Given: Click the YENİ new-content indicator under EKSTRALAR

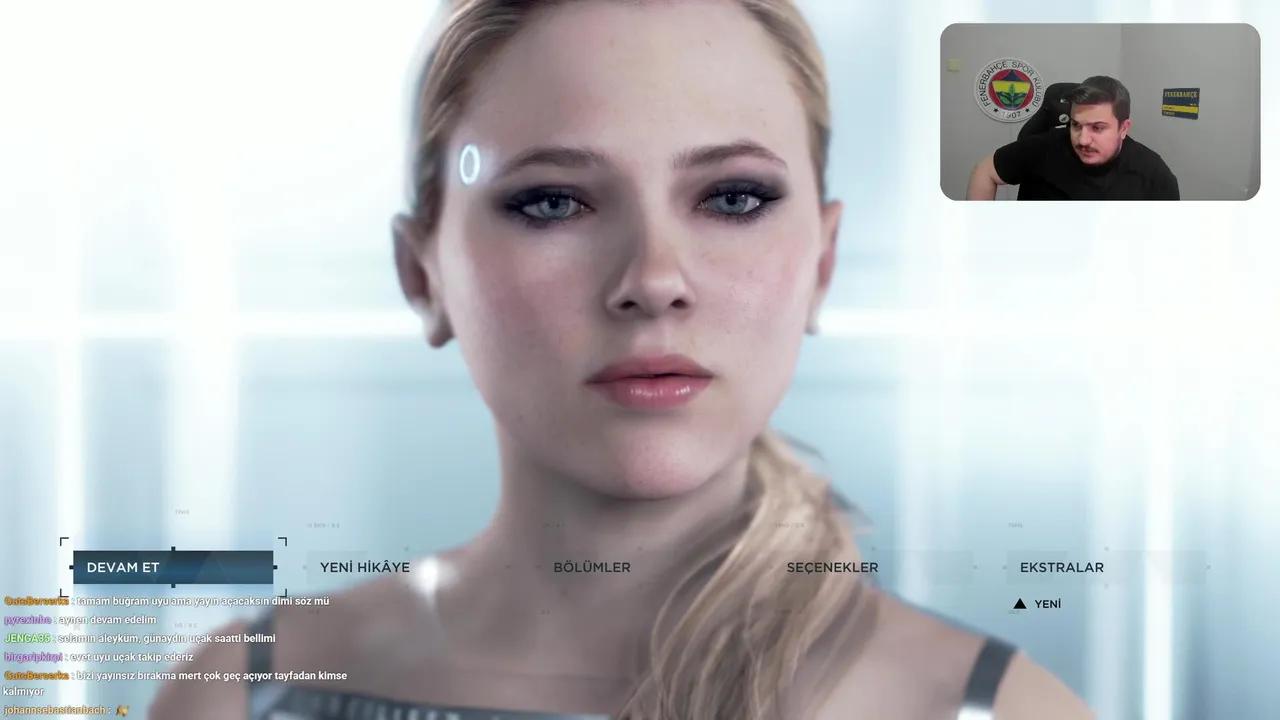Looking at the screenshot, I should click(x=1047, y=603).
